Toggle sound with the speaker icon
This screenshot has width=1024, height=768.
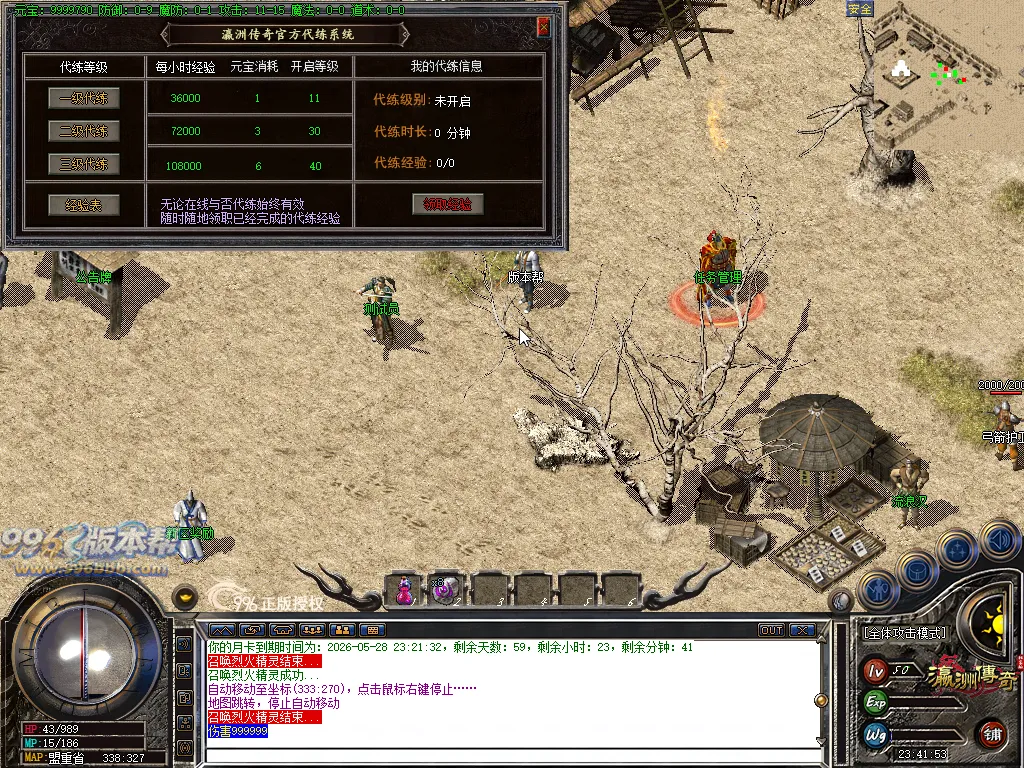tap(999, 541)
